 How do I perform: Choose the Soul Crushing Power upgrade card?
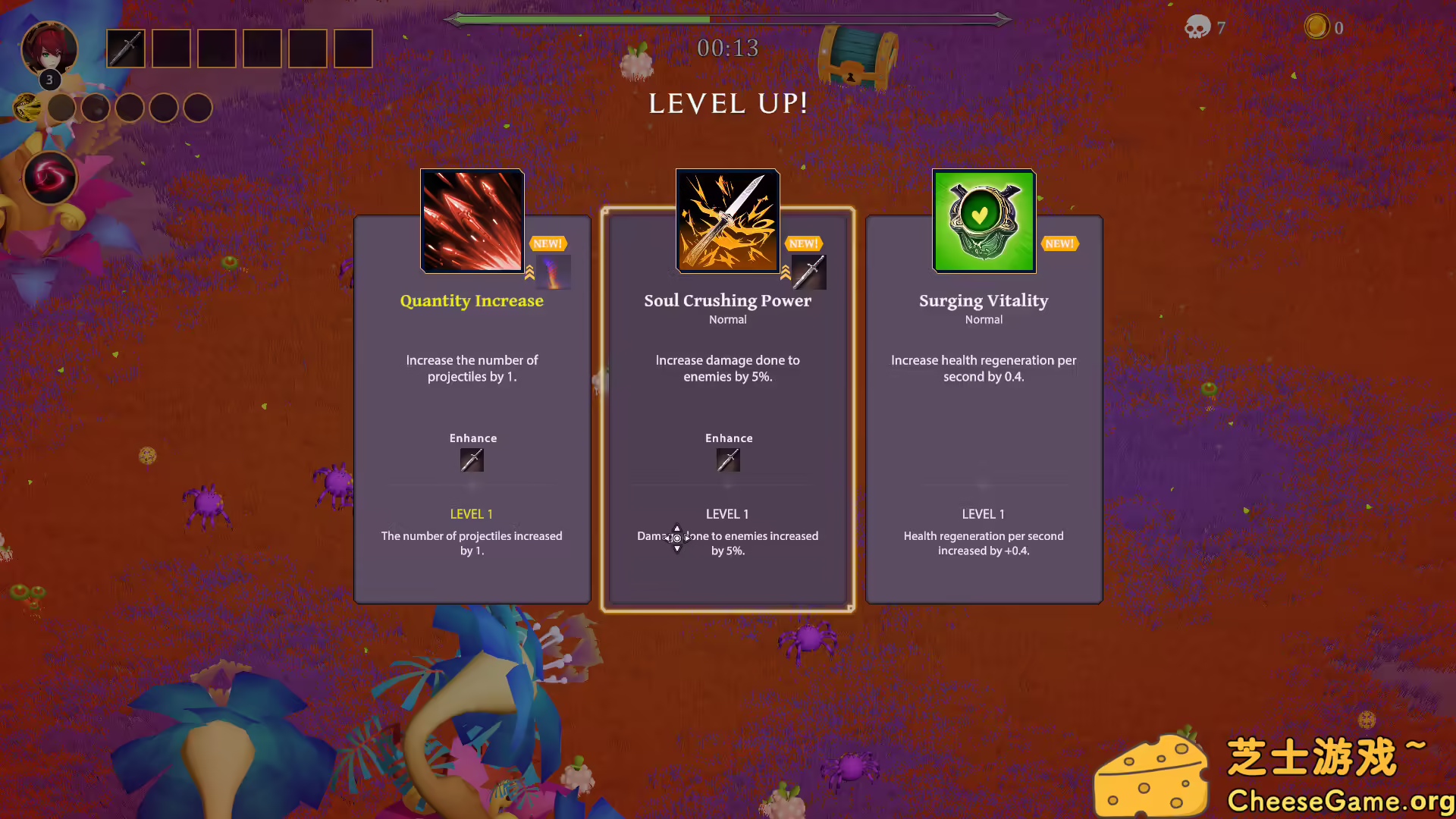coord(727,409)
